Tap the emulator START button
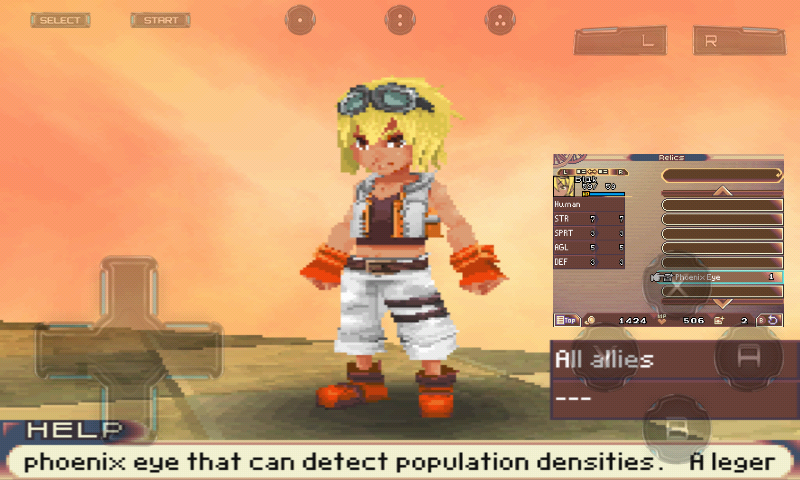This screenshot has width=800, height=480. (160, 20)
